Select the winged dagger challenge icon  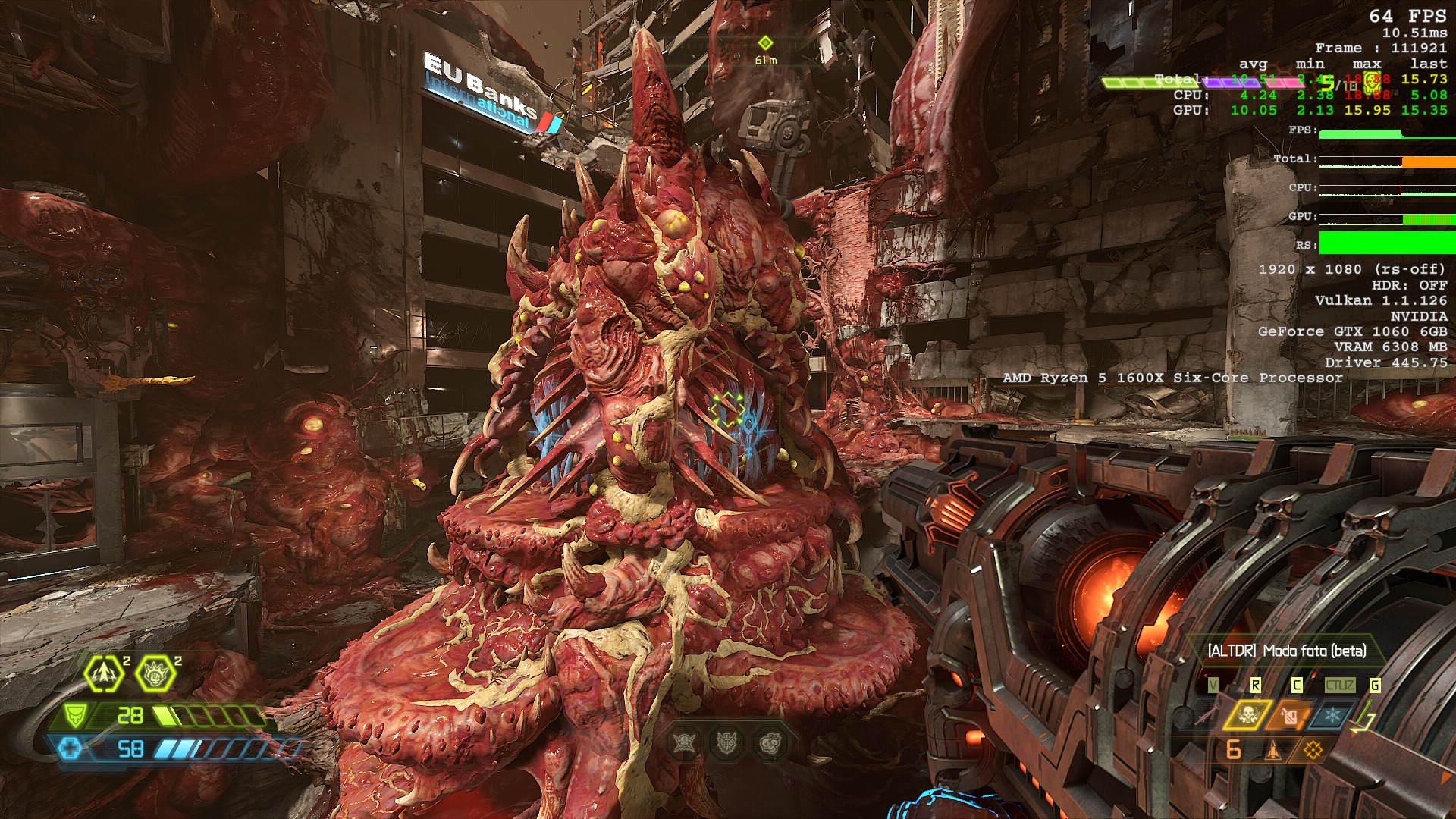pos(728,743)
